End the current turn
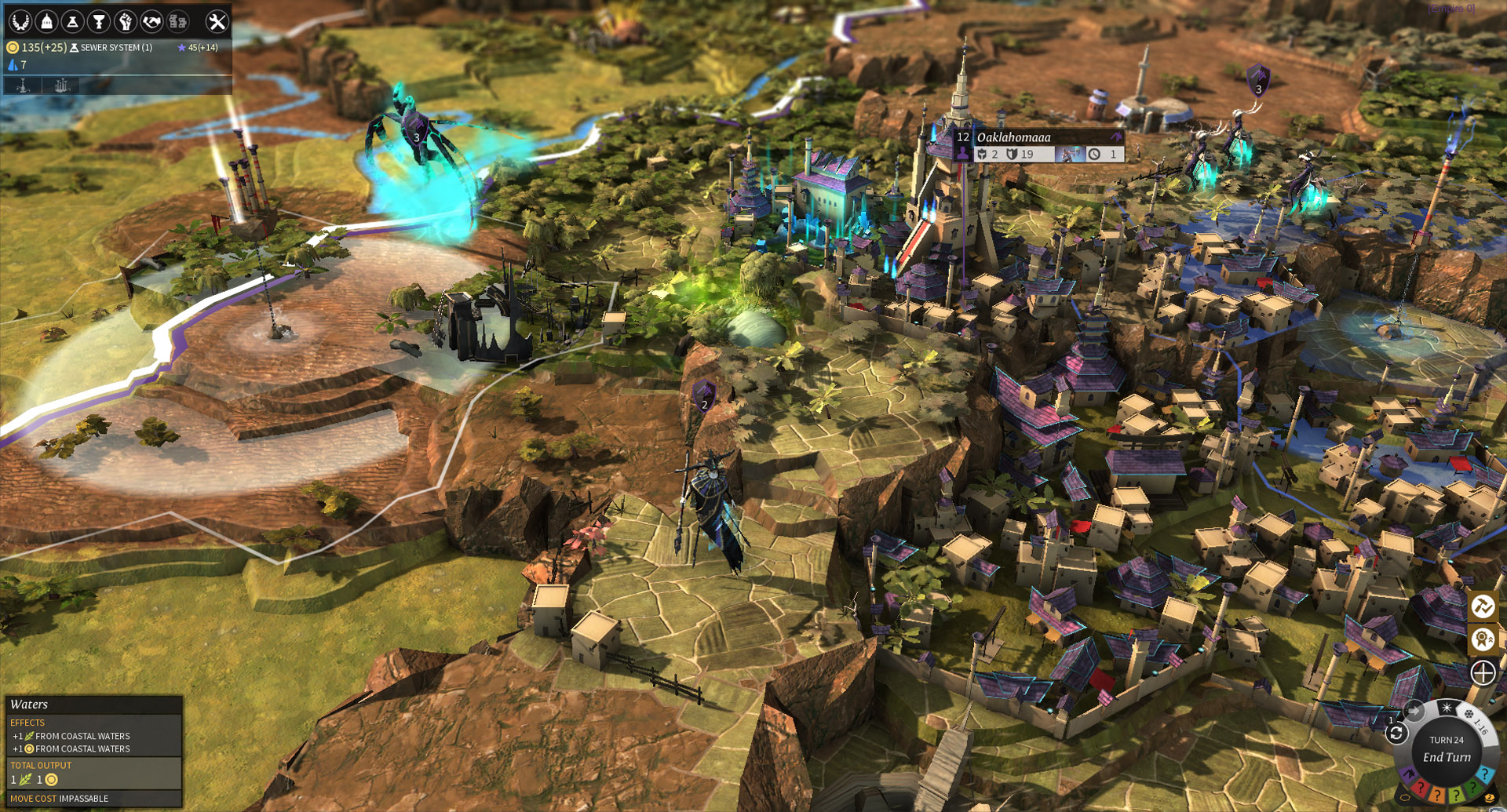 click(1447, 757)
